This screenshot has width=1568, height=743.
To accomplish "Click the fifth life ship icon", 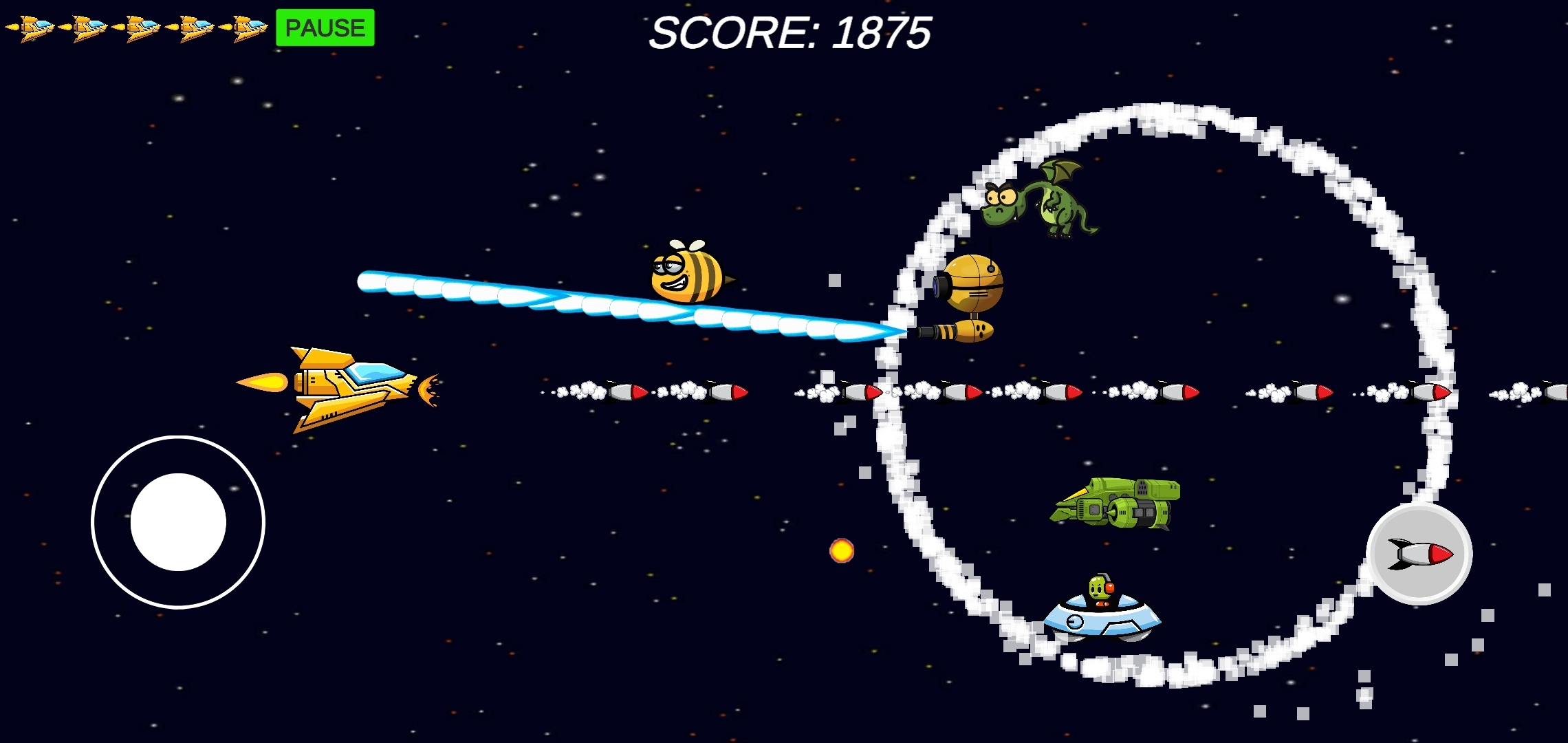I will (248, 28).
